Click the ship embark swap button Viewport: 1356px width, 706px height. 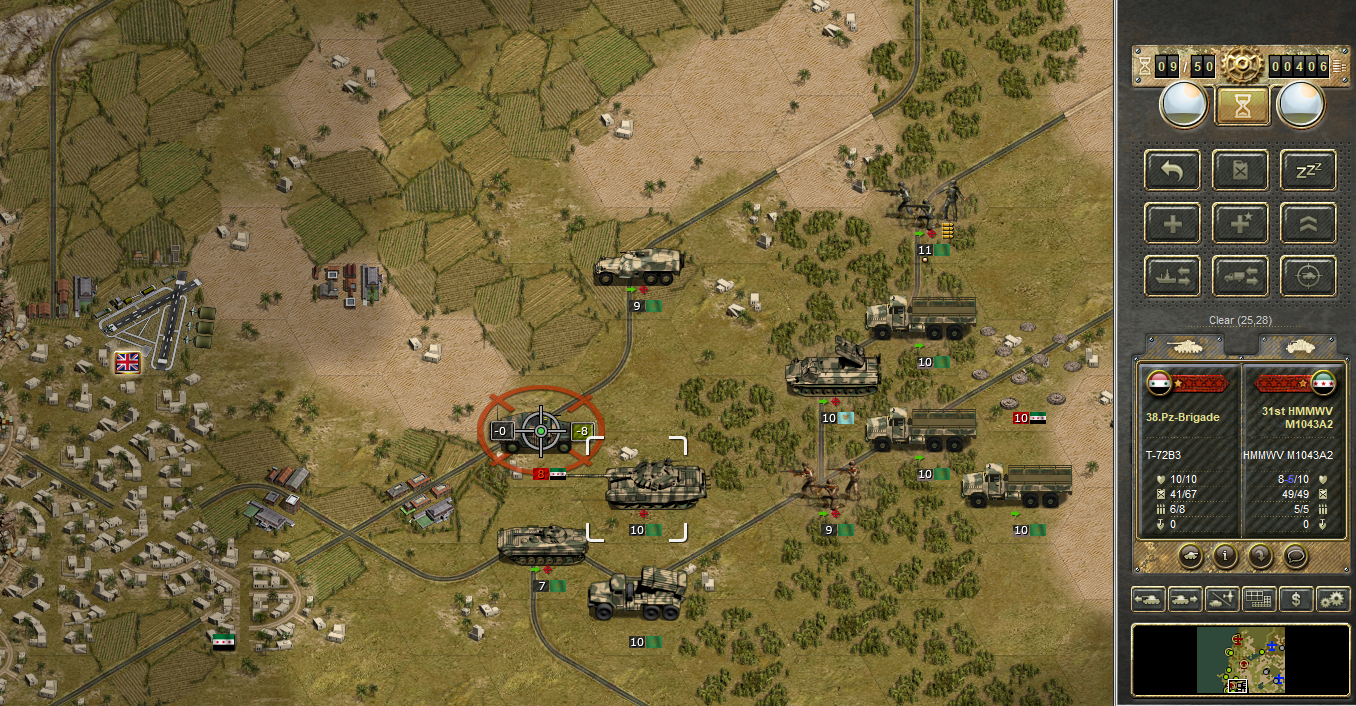tap(1173, 275)
